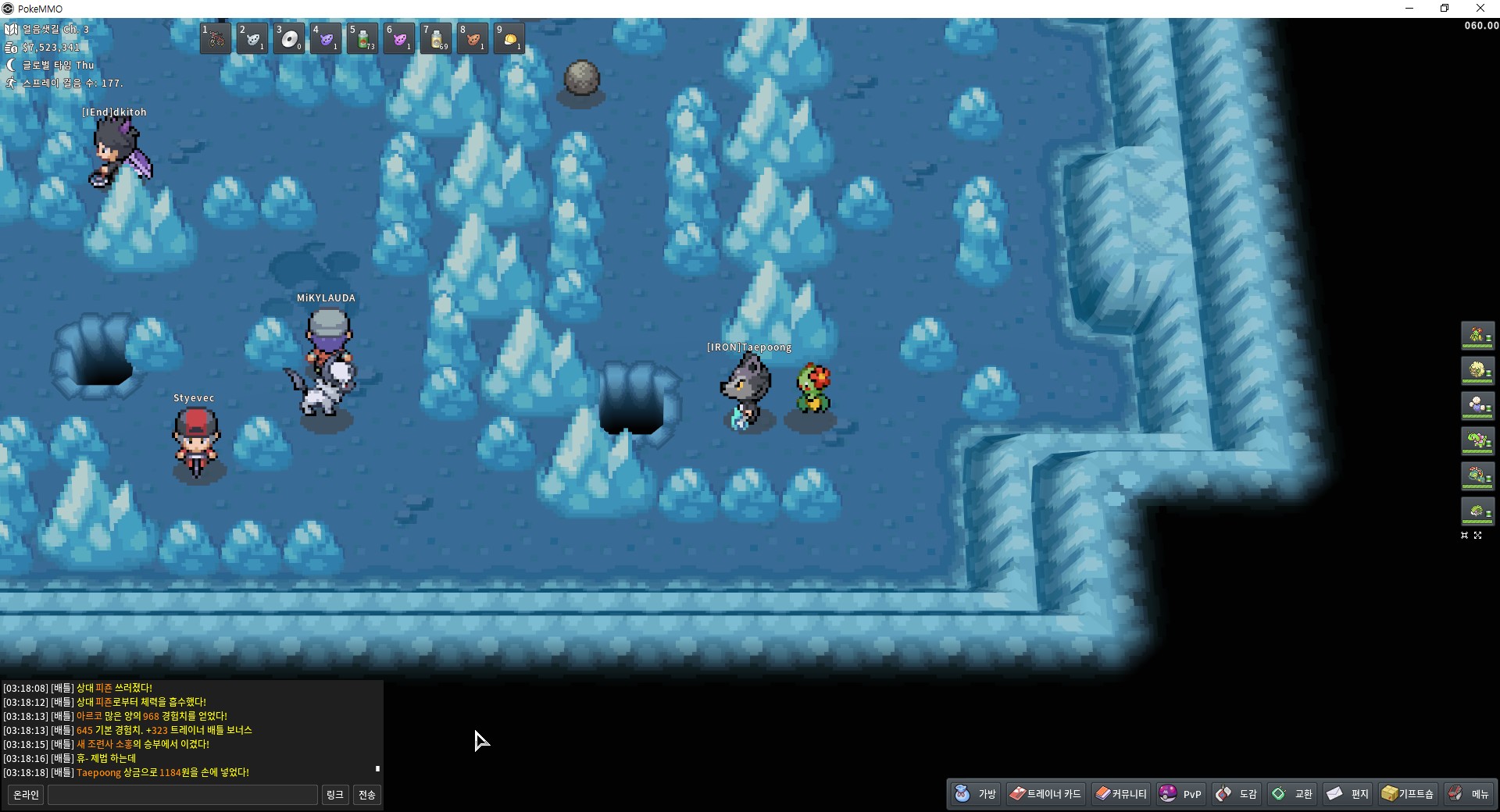Use the green repel spray in slot 5
Image resolution: width=1500 pixels, height=812 pixels.
pos(362,38)
